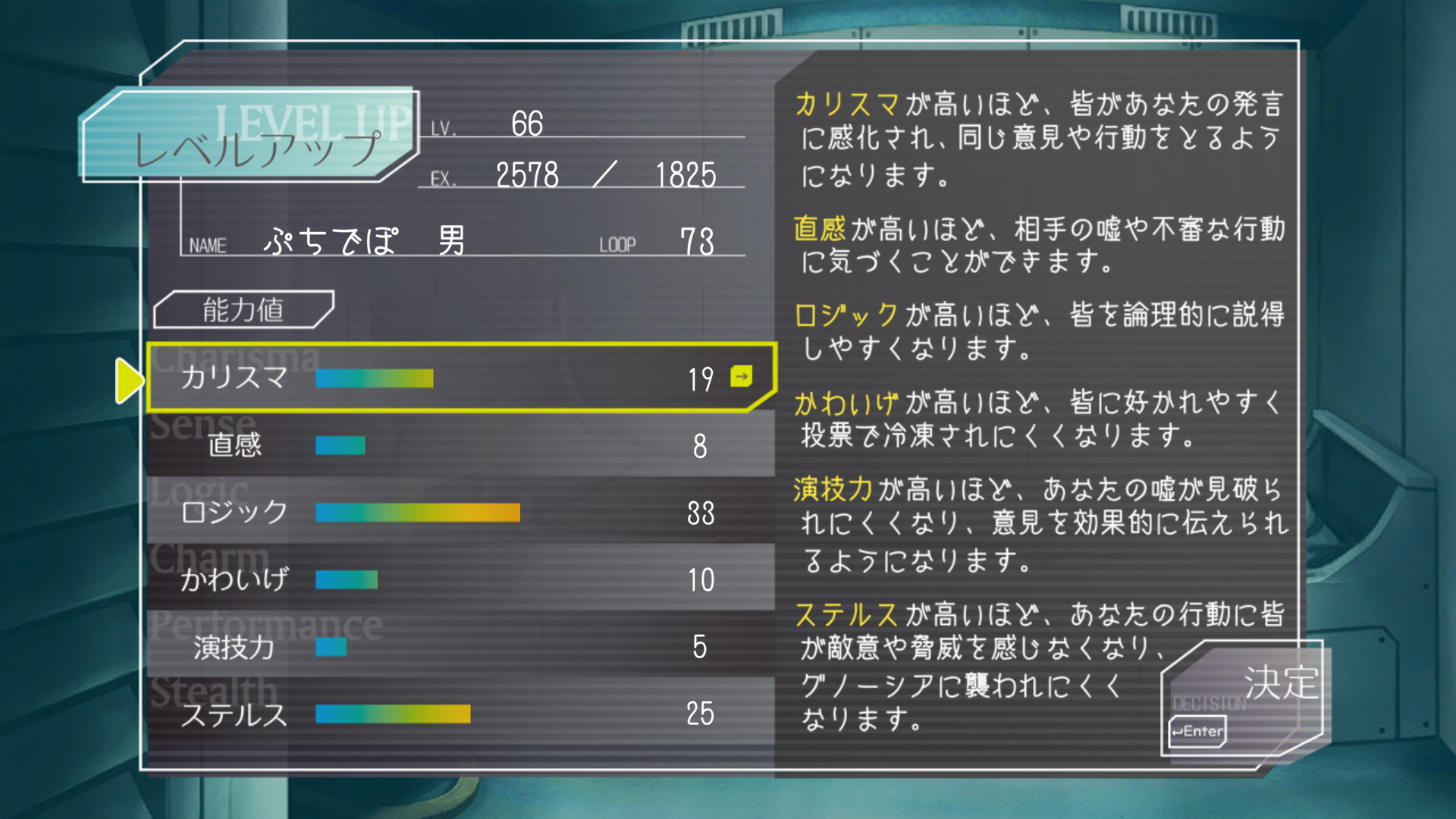This screenshot has height=819, width=1456.
Task: Click the ステルス stat bar at value 25
Action: [393, 713]
